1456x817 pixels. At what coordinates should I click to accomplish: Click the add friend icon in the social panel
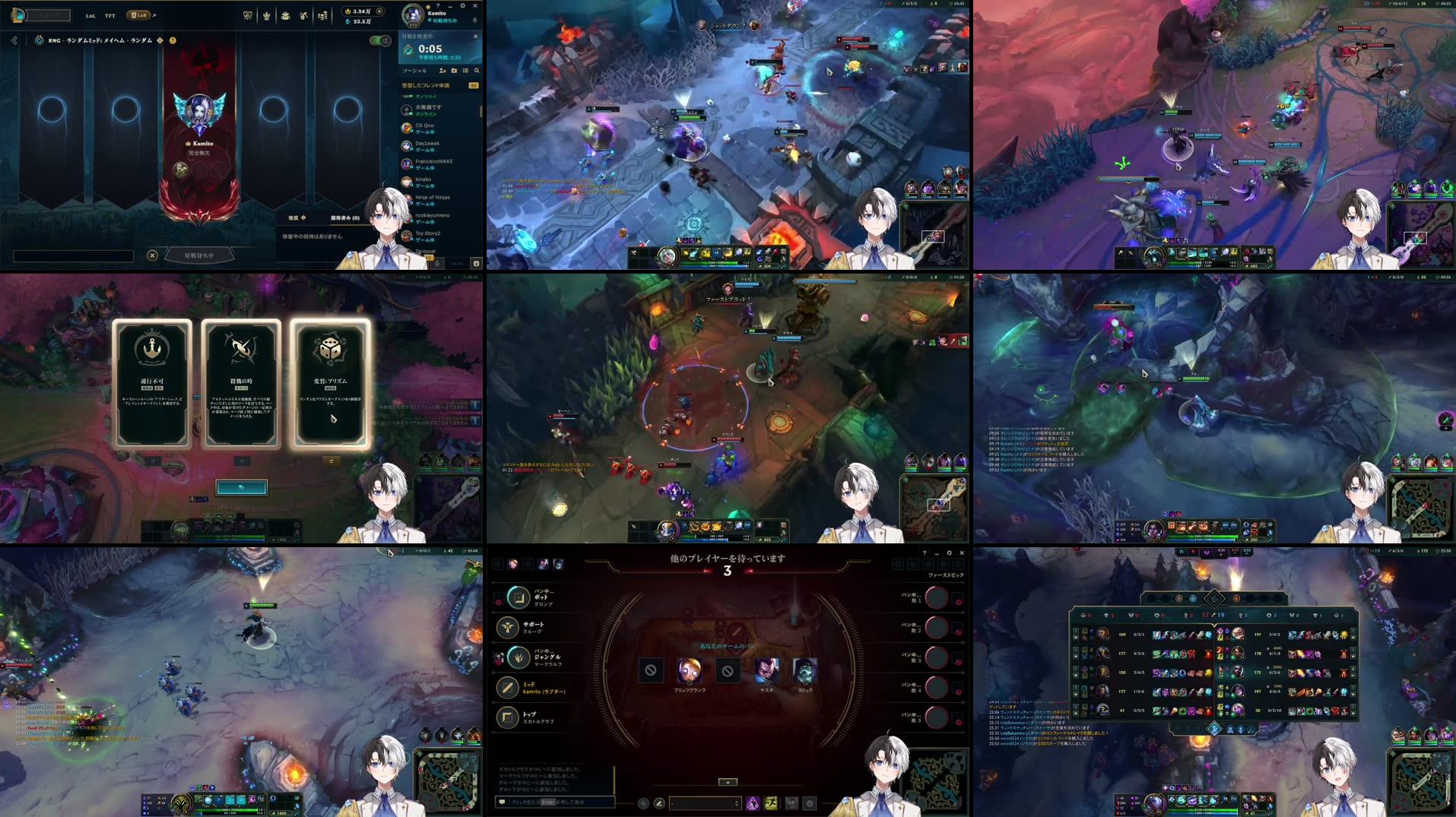coord(443,71)
